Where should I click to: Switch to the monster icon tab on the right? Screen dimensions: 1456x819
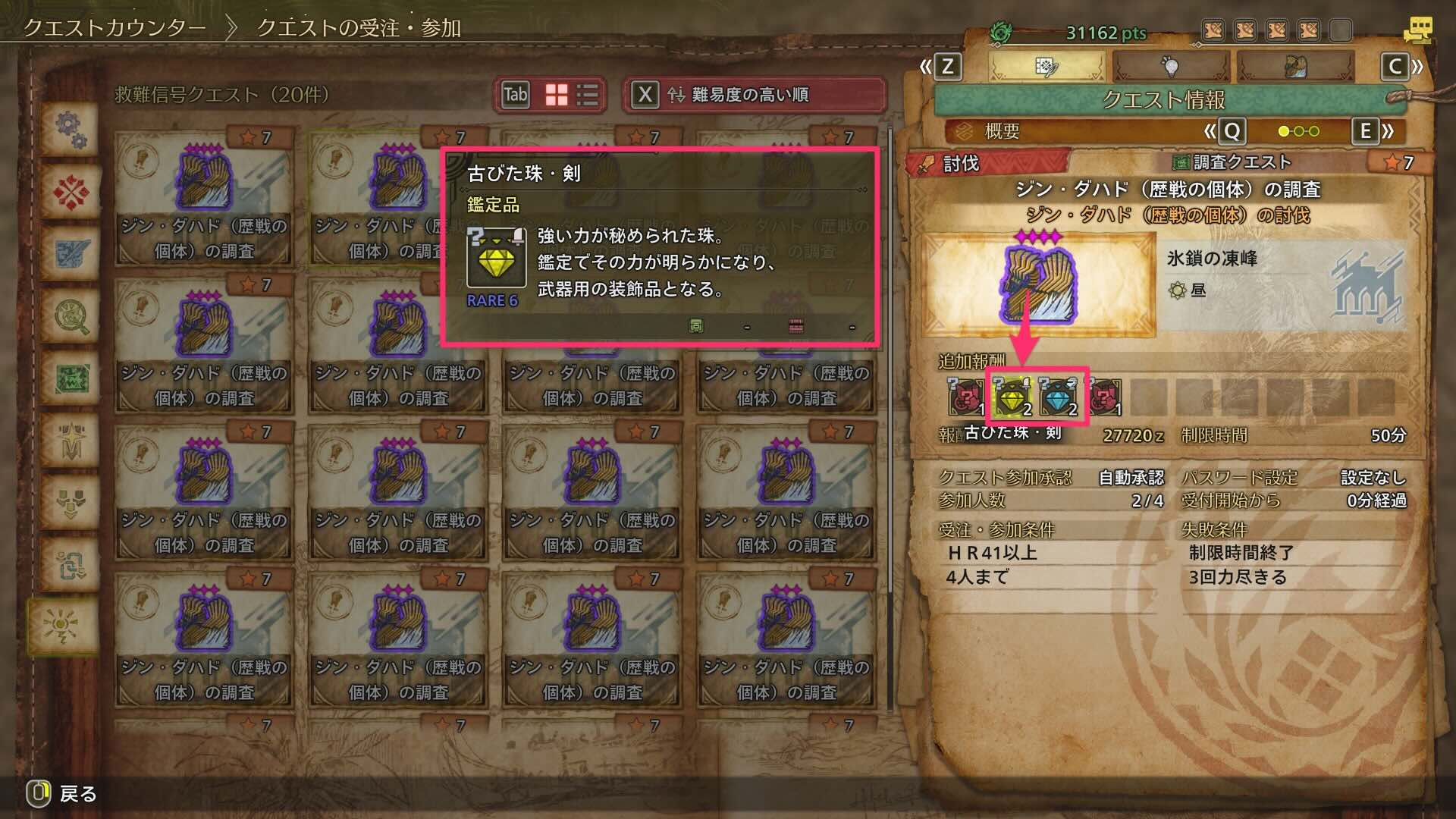pos(1295,67)
